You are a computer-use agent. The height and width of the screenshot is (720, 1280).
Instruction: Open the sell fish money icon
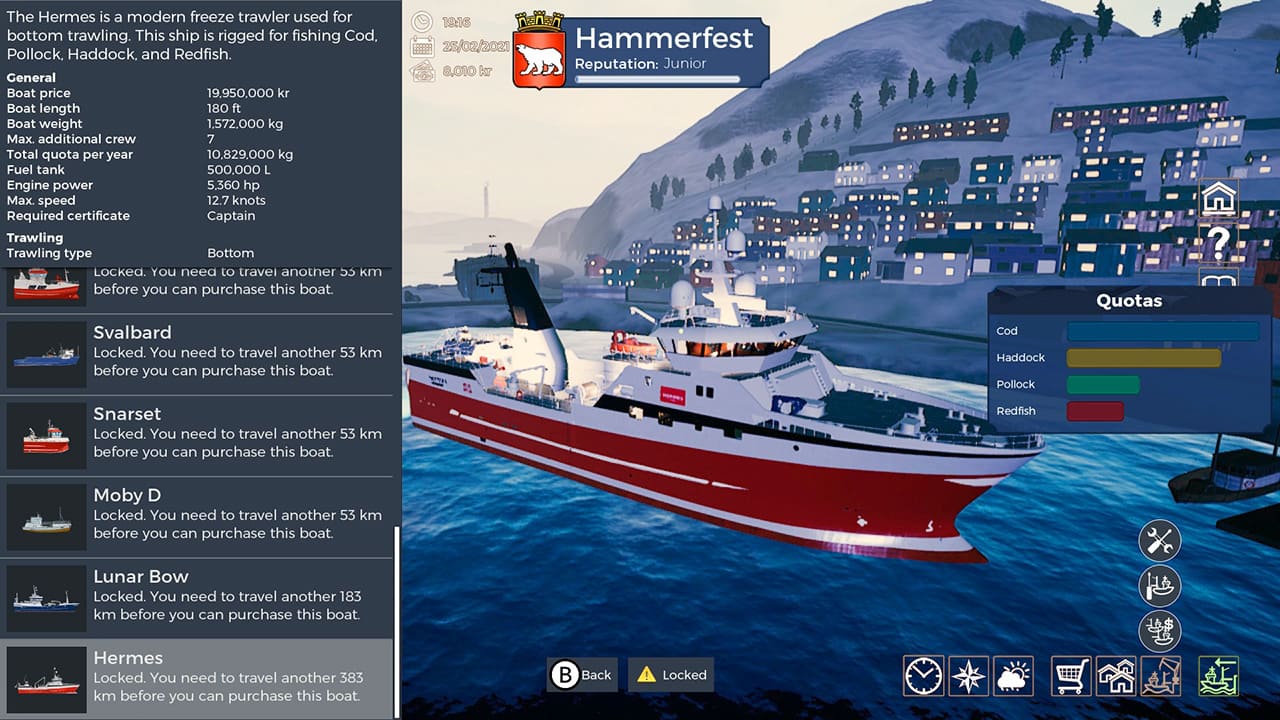pyautogui.click(x=1162, y=631)
